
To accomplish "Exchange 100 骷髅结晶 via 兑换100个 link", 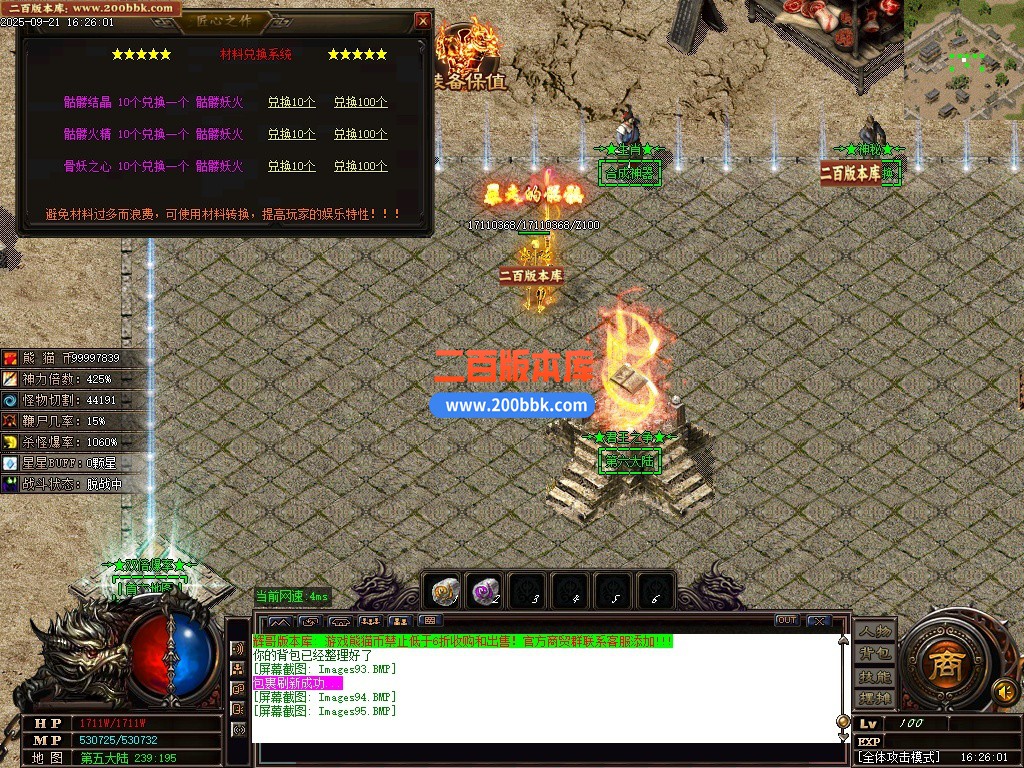I will point(360,102).
